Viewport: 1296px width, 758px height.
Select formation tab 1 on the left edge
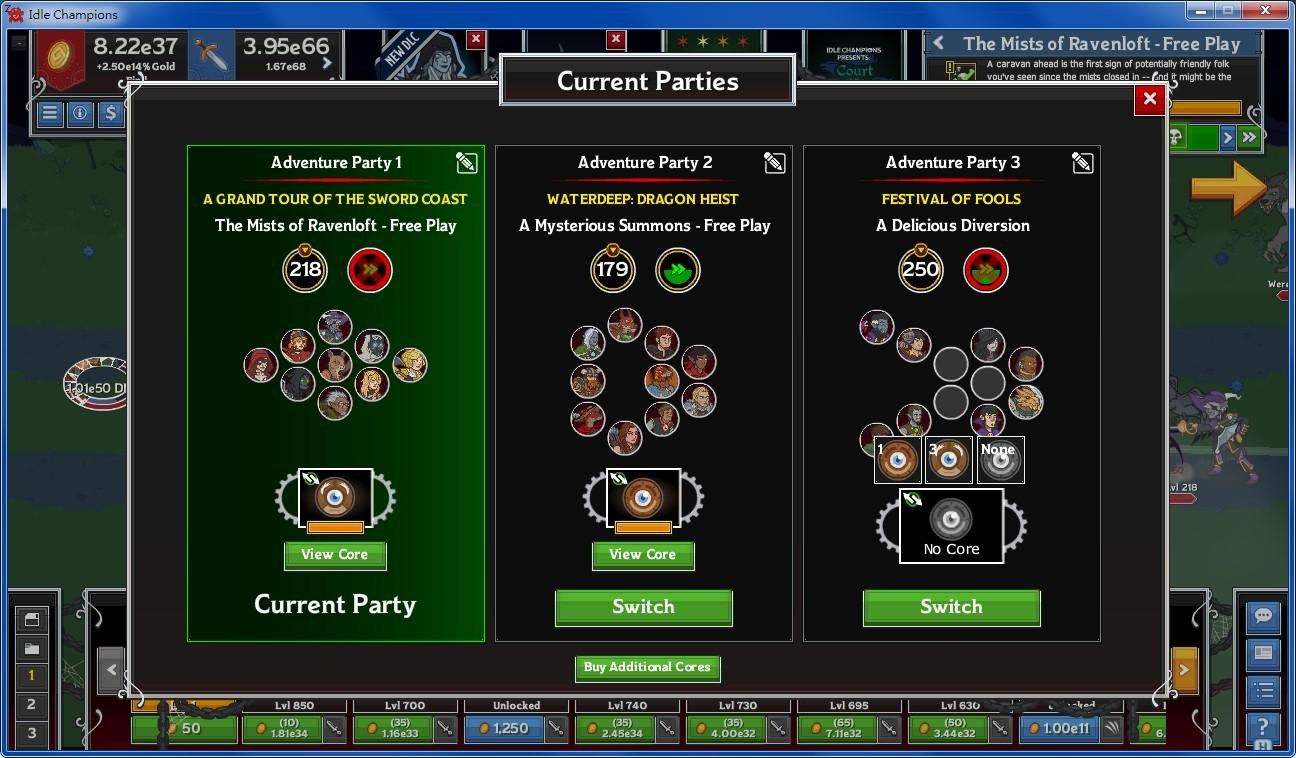pyautogui.click(x=32, y=673)
